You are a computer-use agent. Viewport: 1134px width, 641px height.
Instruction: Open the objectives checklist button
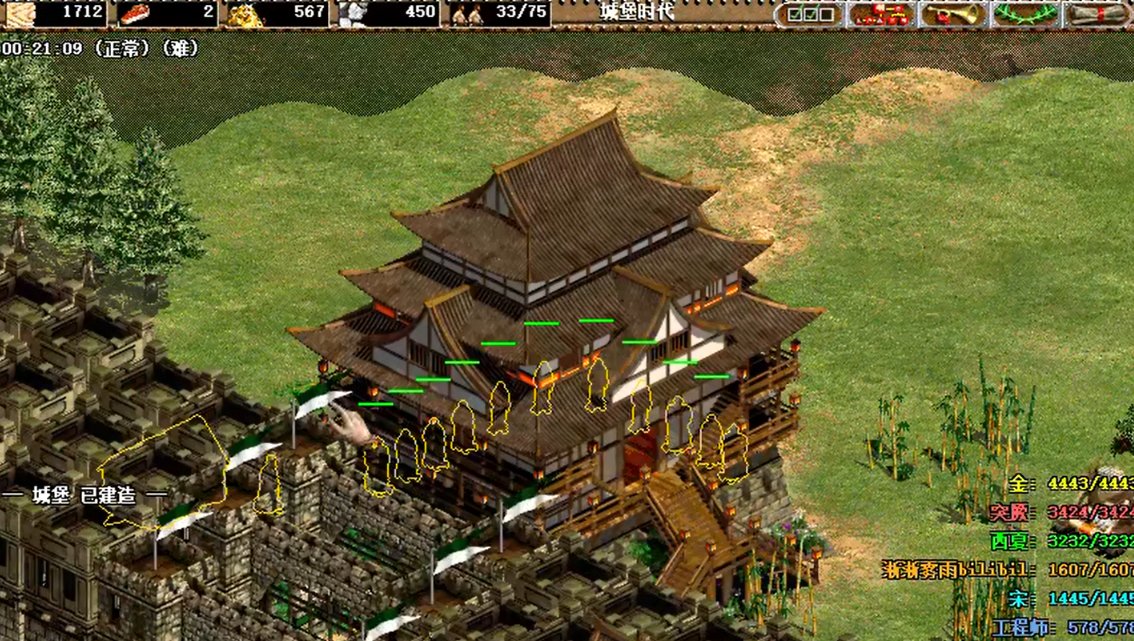[x=810, y=14]
